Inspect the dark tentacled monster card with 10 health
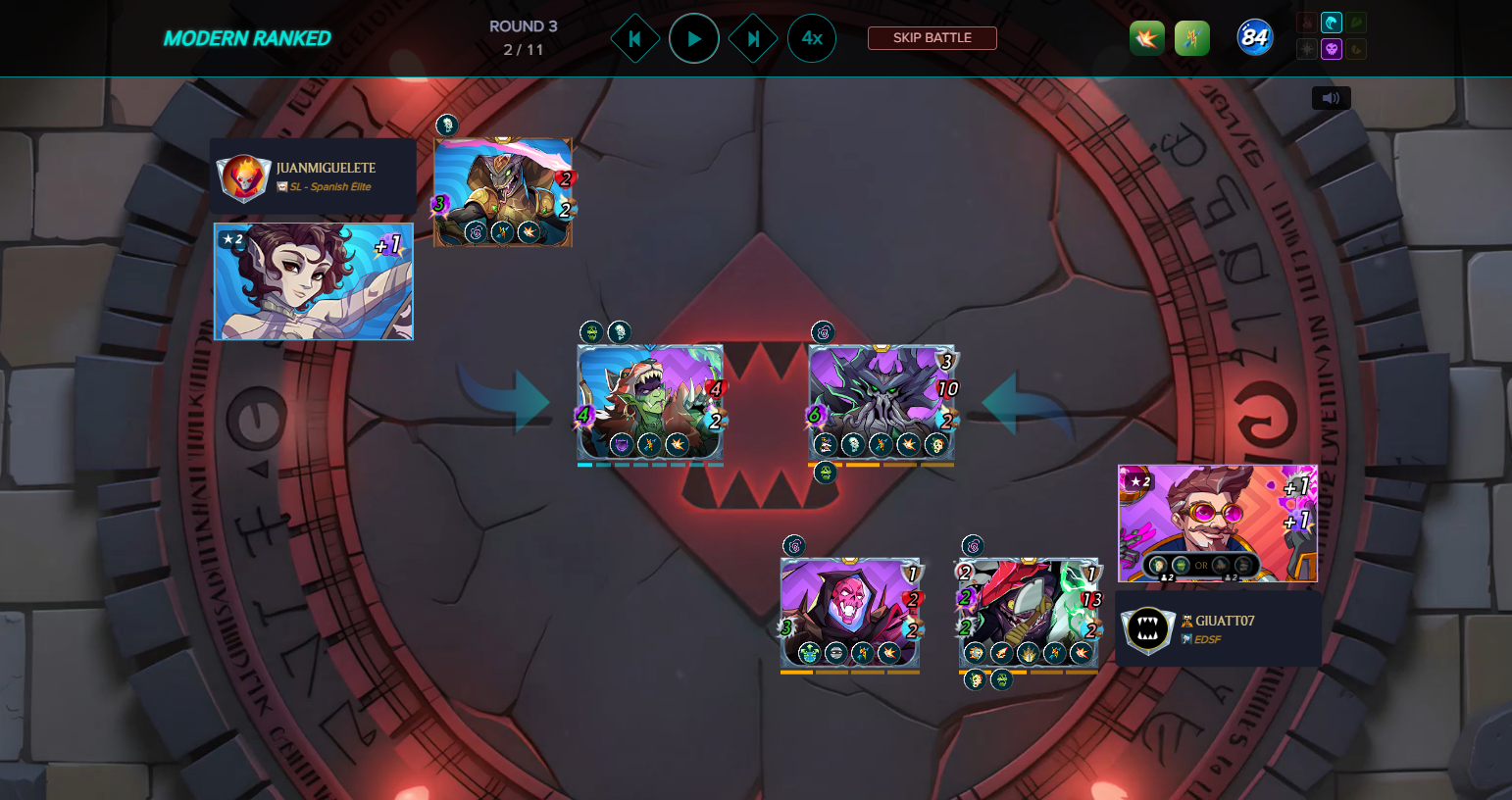1512x800 pixels. [882, 402]
